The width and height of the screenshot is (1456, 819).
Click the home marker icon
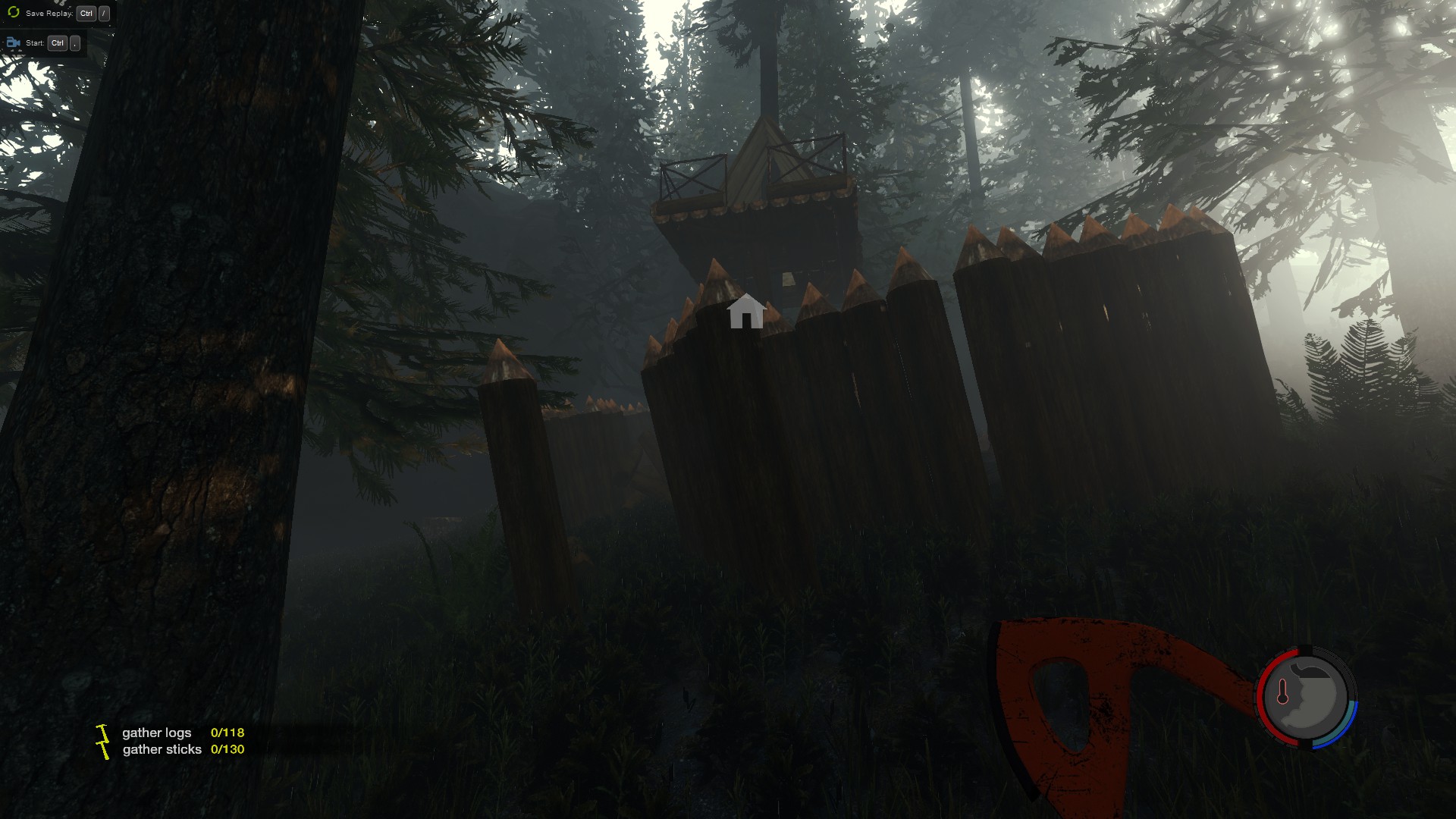[746, 312]
